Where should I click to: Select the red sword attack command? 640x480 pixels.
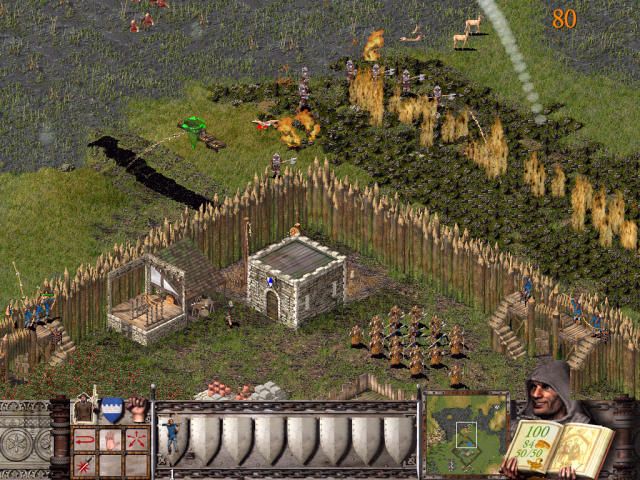click(84, 464)
